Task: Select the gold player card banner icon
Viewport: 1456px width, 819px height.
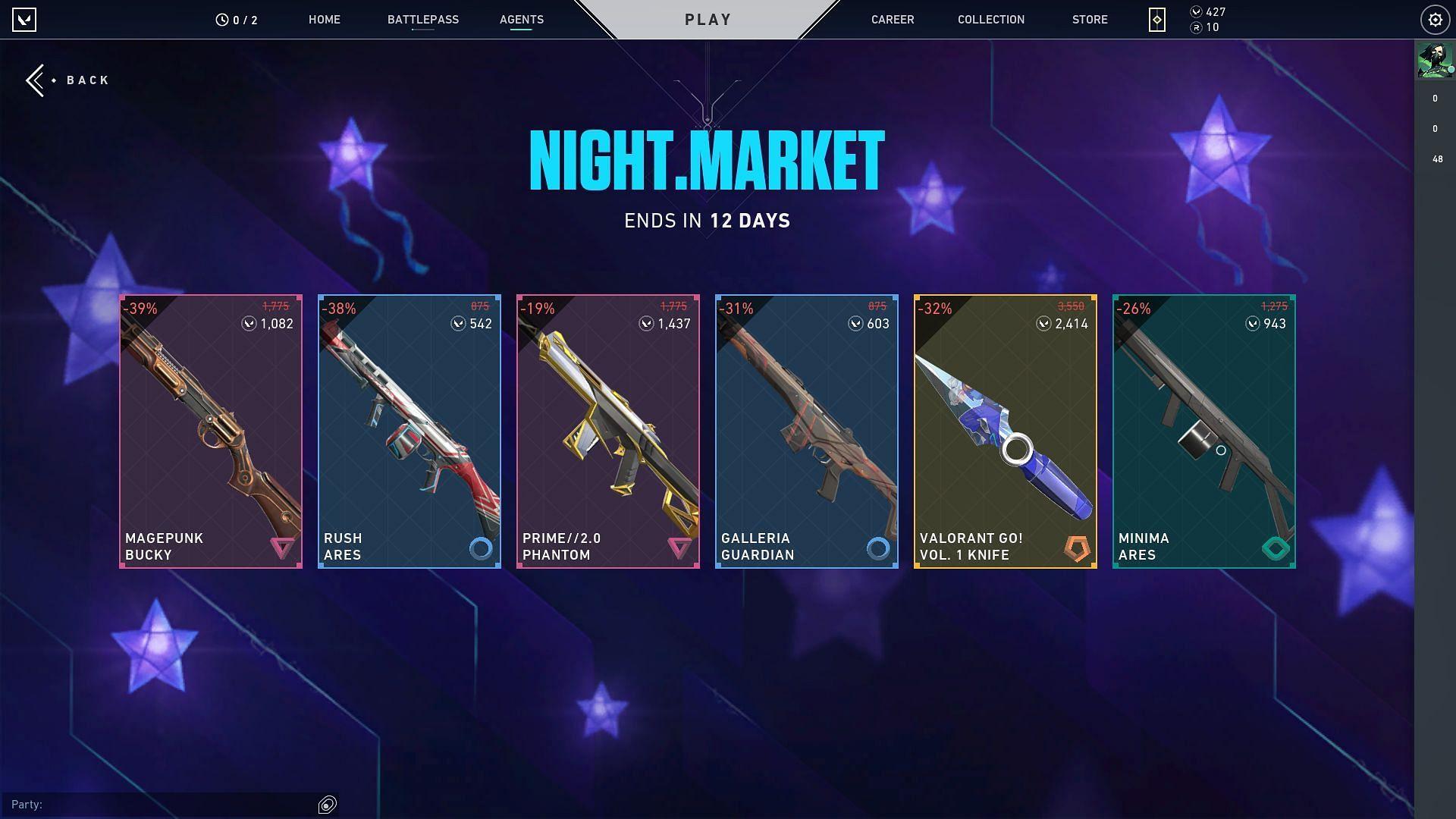Action: (1156, 19)
